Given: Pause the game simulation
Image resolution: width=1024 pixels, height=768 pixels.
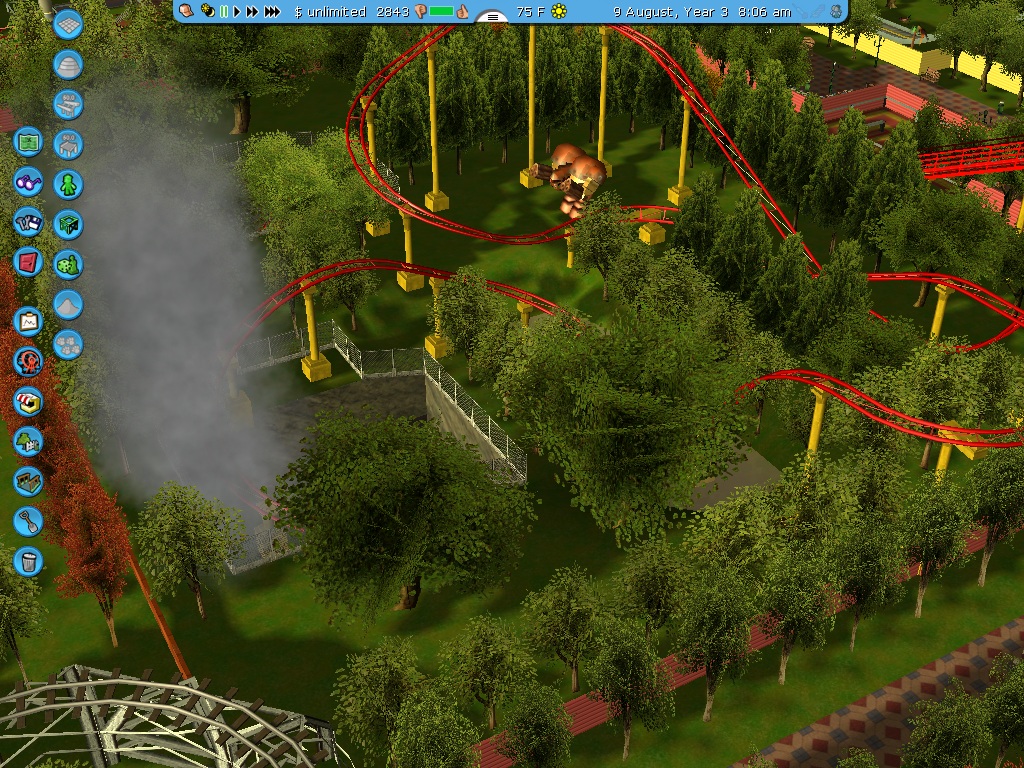Looking at the screenshot, I should pyautogui.click(x=223, y=12).
